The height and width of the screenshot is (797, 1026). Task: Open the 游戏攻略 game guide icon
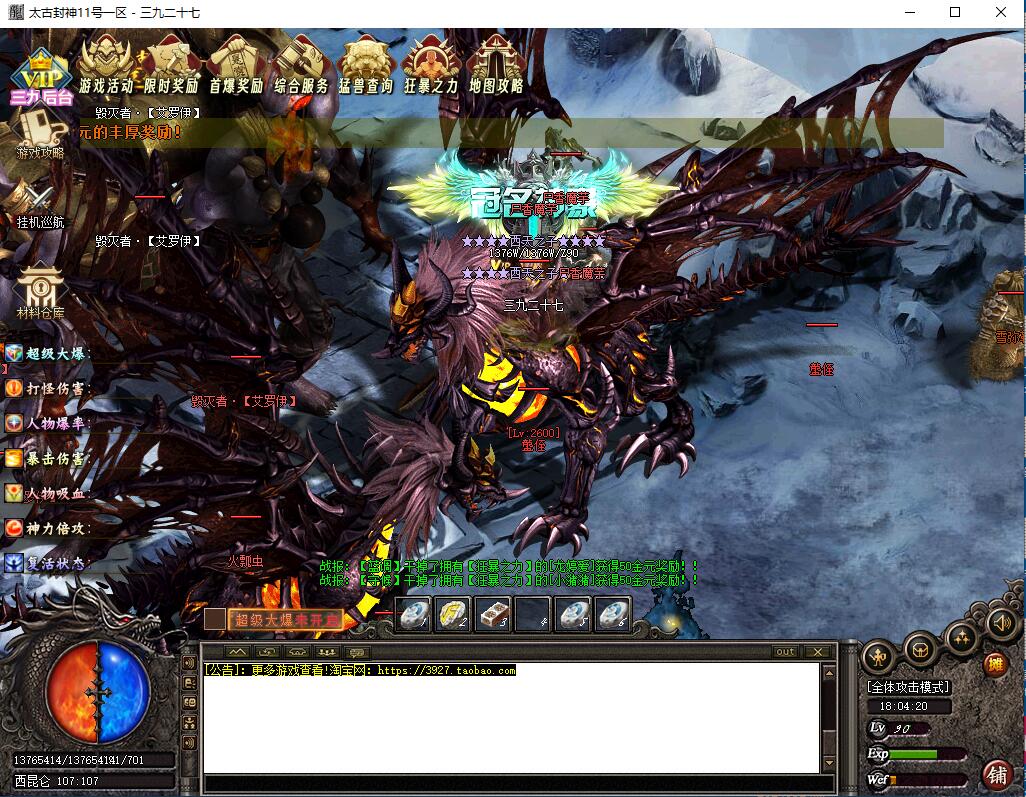coord(40,134)
